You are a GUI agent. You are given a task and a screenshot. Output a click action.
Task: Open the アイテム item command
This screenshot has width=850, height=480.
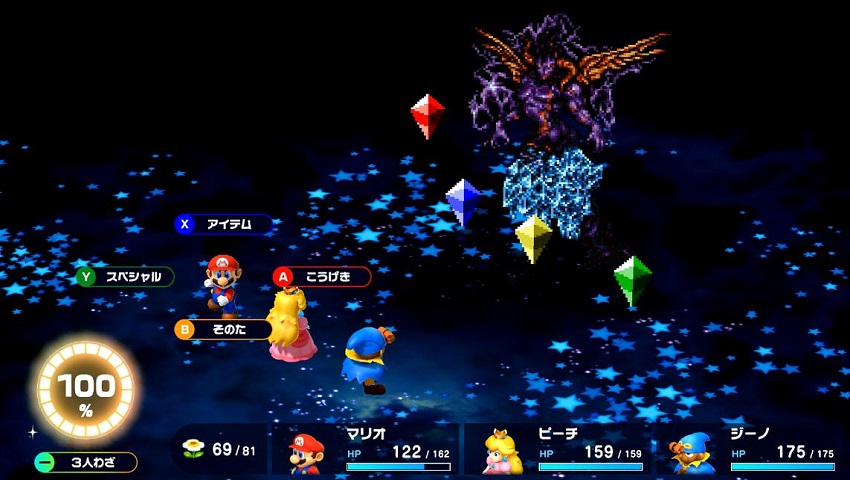[223, 224]
